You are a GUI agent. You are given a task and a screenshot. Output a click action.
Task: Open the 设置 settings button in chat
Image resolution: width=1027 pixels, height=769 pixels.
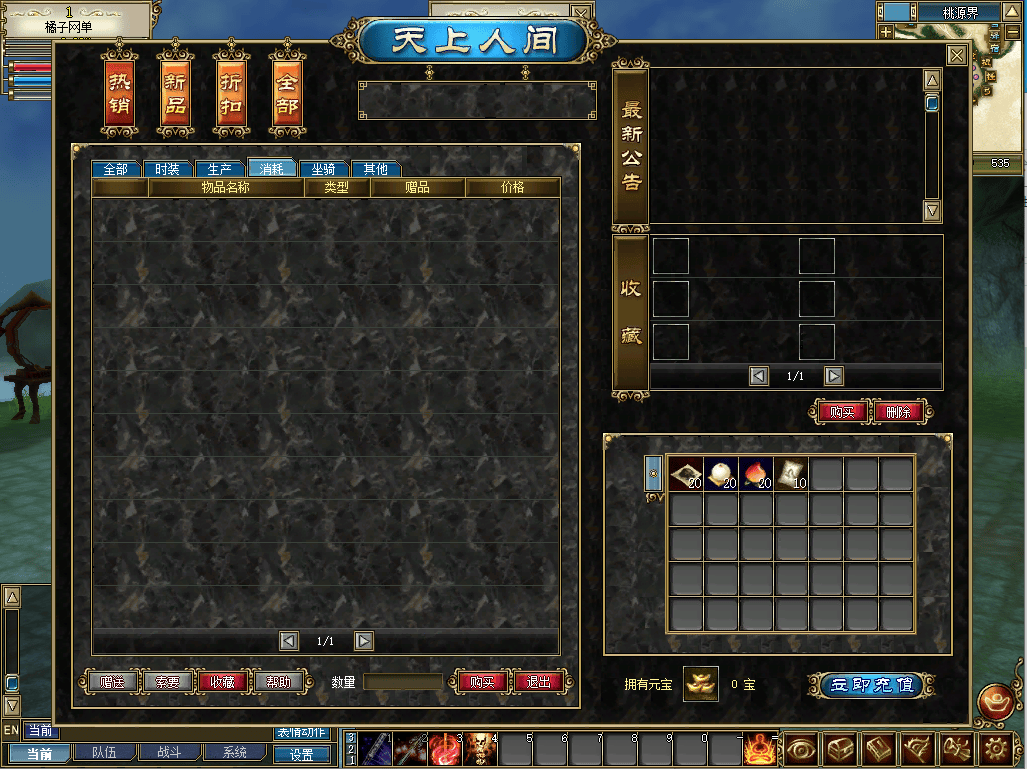[301, 754]
